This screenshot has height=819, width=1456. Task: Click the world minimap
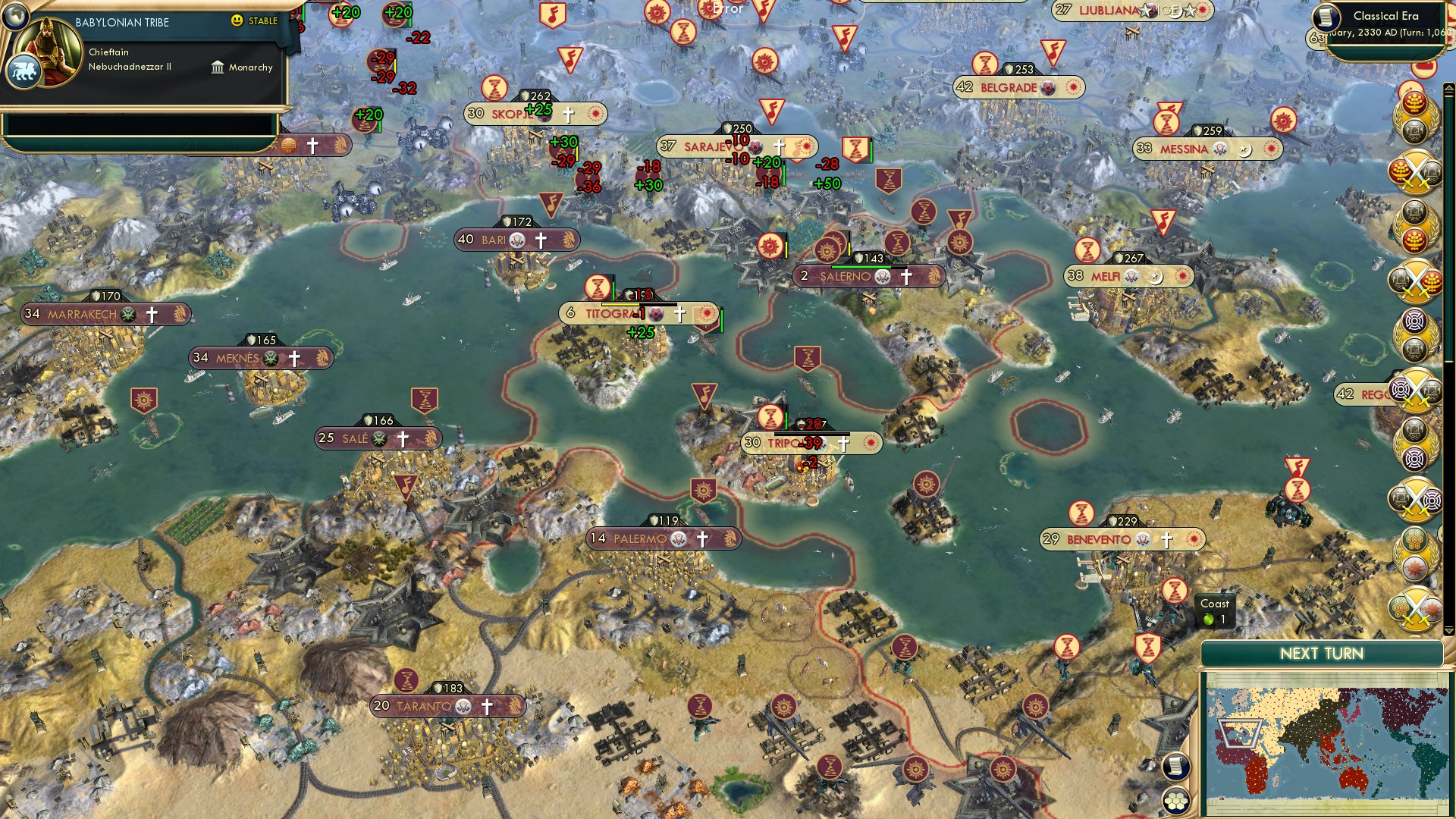1324,743
